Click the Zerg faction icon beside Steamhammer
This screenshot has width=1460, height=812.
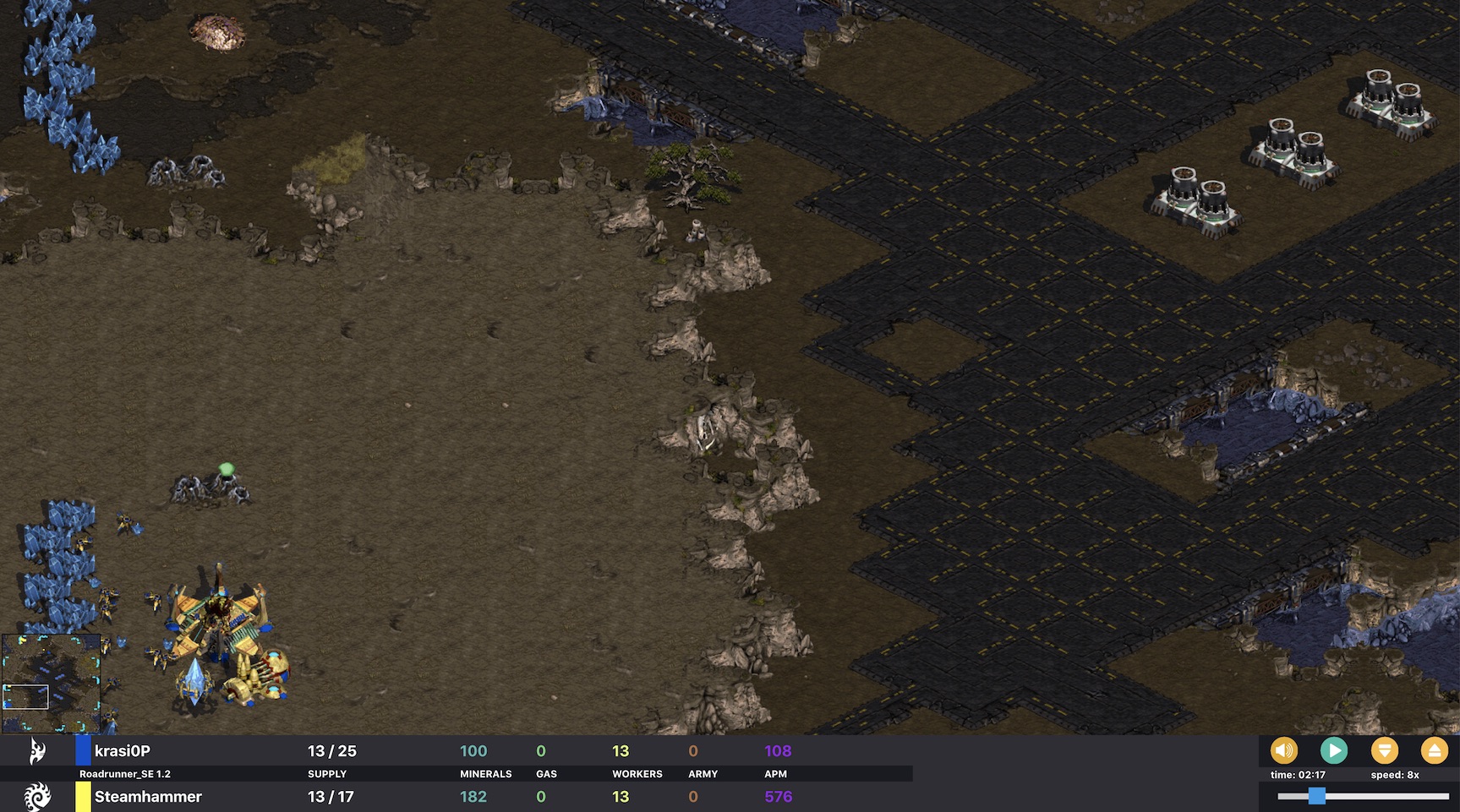(x=37, y=795)
